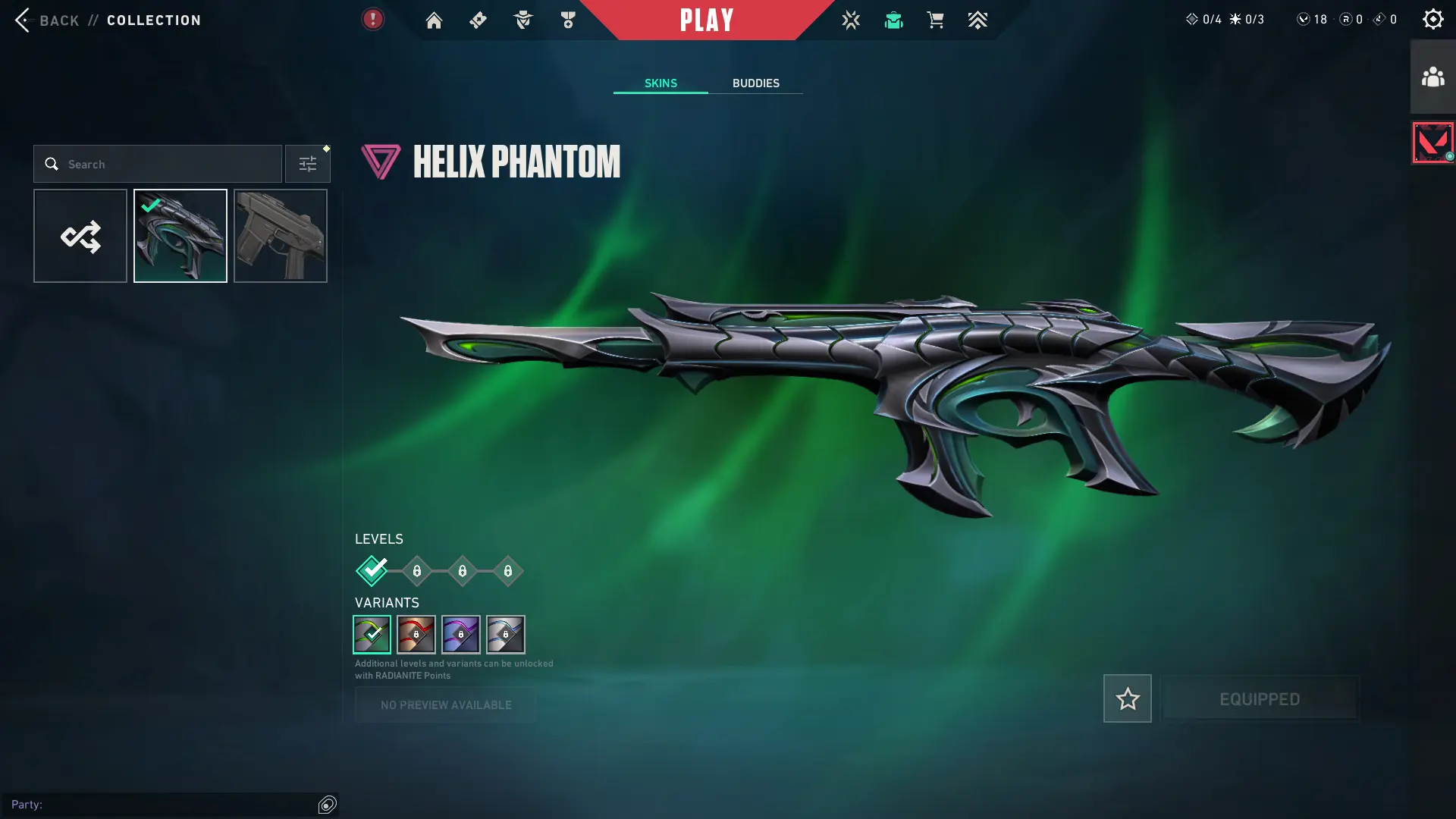Choose the purple locked variant swatch

point(461,635)
